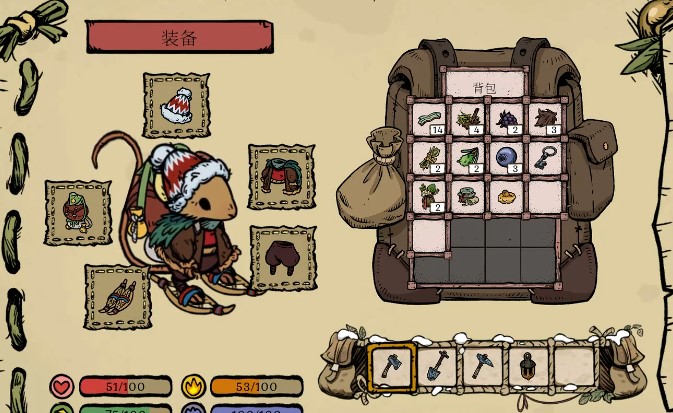
Task: Select the striped winter hat equipment slot
Action: click(x=179, y=104)
